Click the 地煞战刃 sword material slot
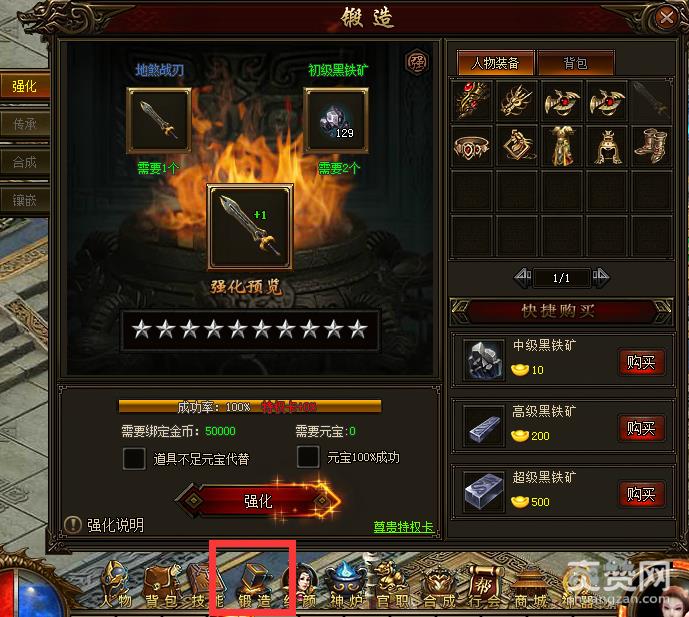Screen dimensions: 689x617 pos(159,121)
